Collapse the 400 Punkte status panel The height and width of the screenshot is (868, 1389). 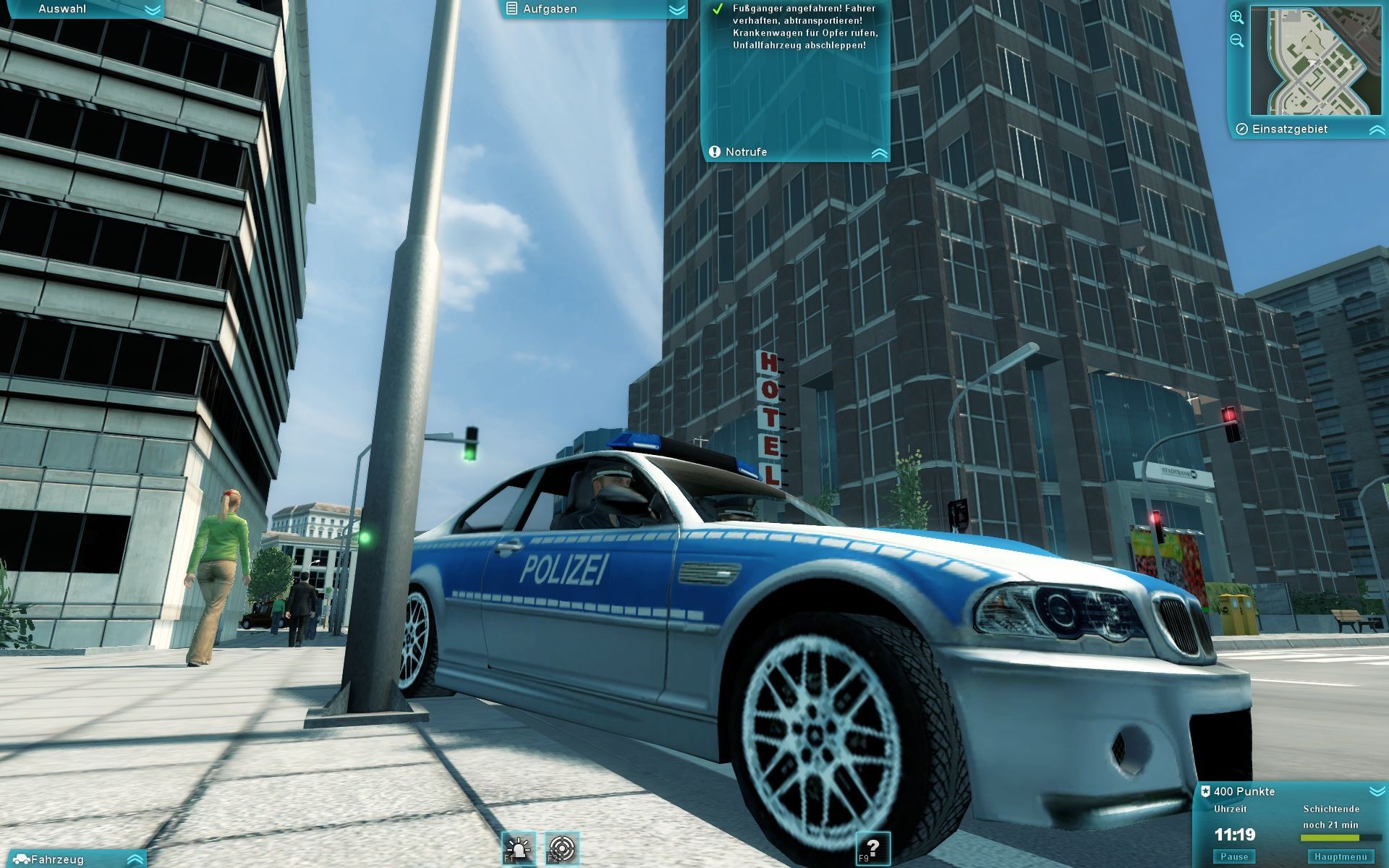pos(1376,791)
